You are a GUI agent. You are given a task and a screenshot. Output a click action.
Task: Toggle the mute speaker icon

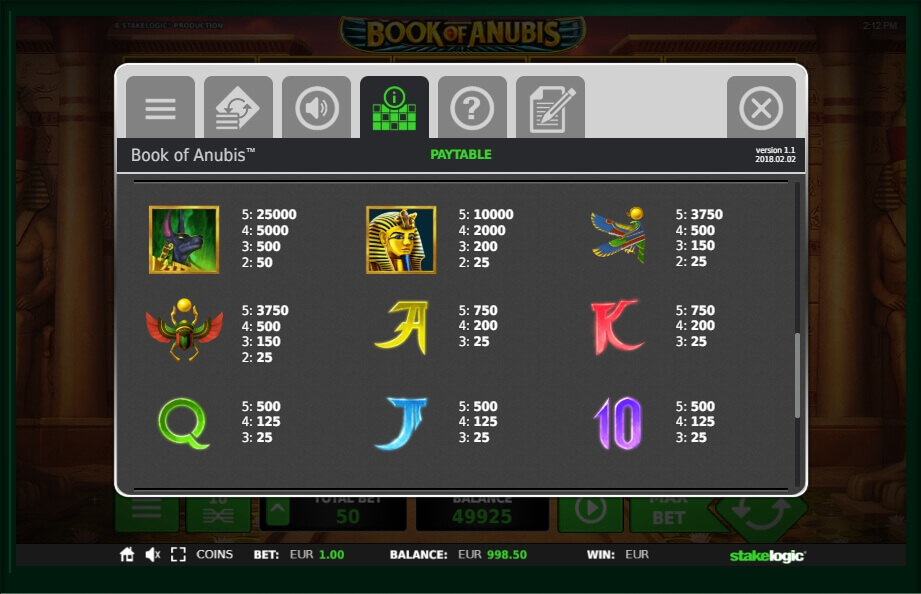click(153, 555)
